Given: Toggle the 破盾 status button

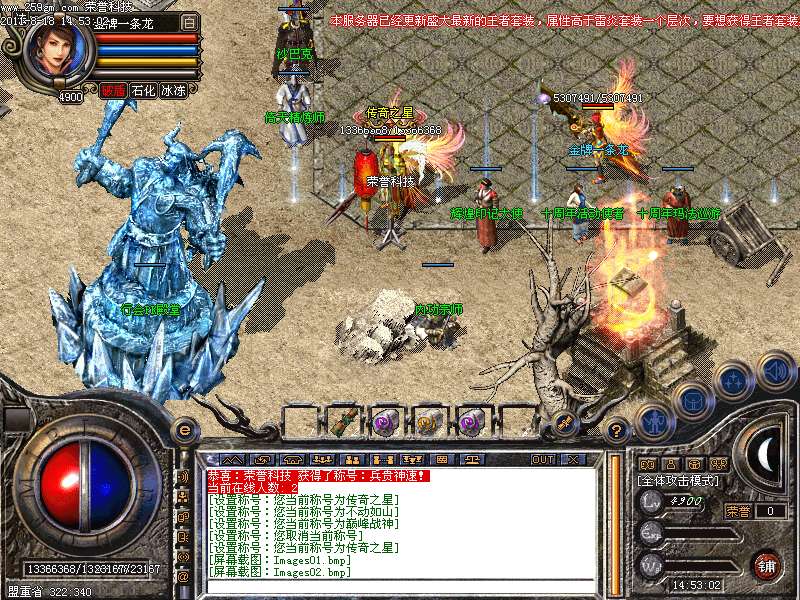Looking at the screenshot, I should pos(113,91).
